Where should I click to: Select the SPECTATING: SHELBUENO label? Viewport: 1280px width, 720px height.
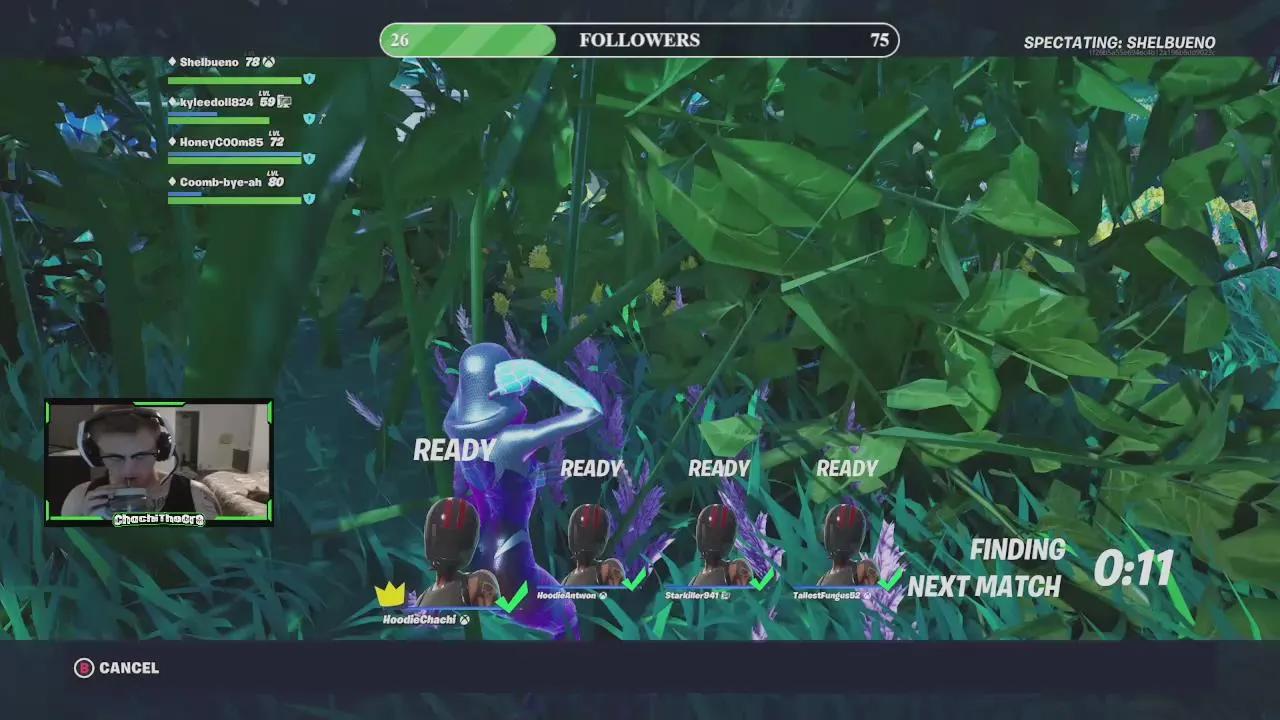(1118, 43)
